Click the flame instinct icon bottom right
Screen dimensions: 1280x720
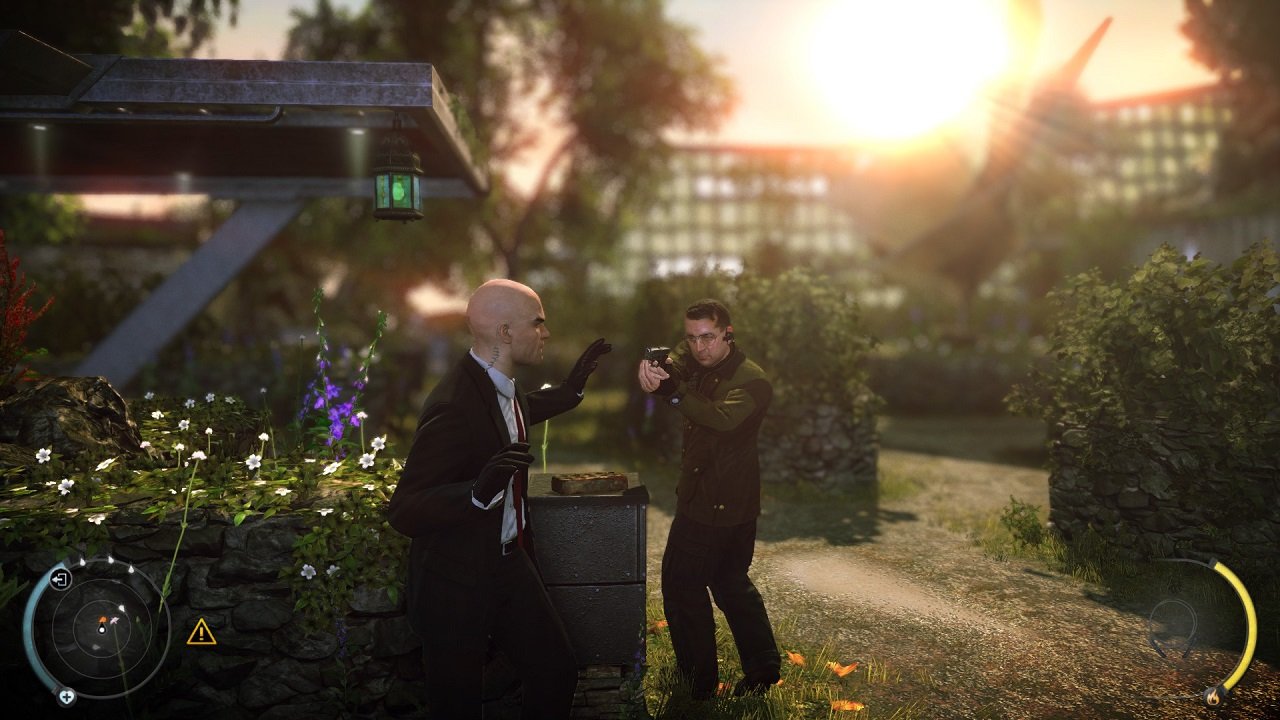pyautogui.click(x=1214, y=697)
